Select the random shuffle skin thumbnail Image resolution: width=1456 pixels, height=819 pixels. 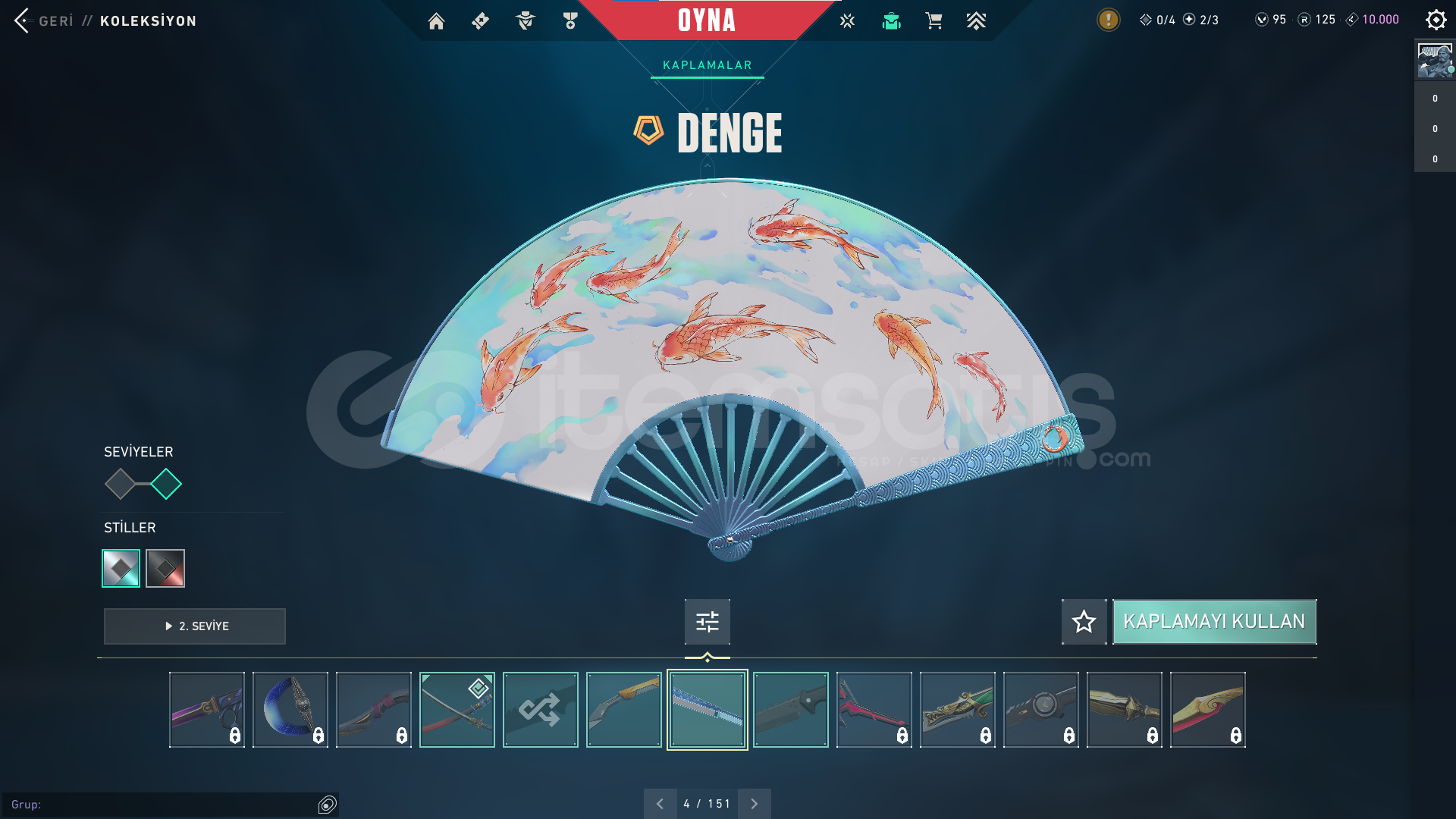click(540, 710)
